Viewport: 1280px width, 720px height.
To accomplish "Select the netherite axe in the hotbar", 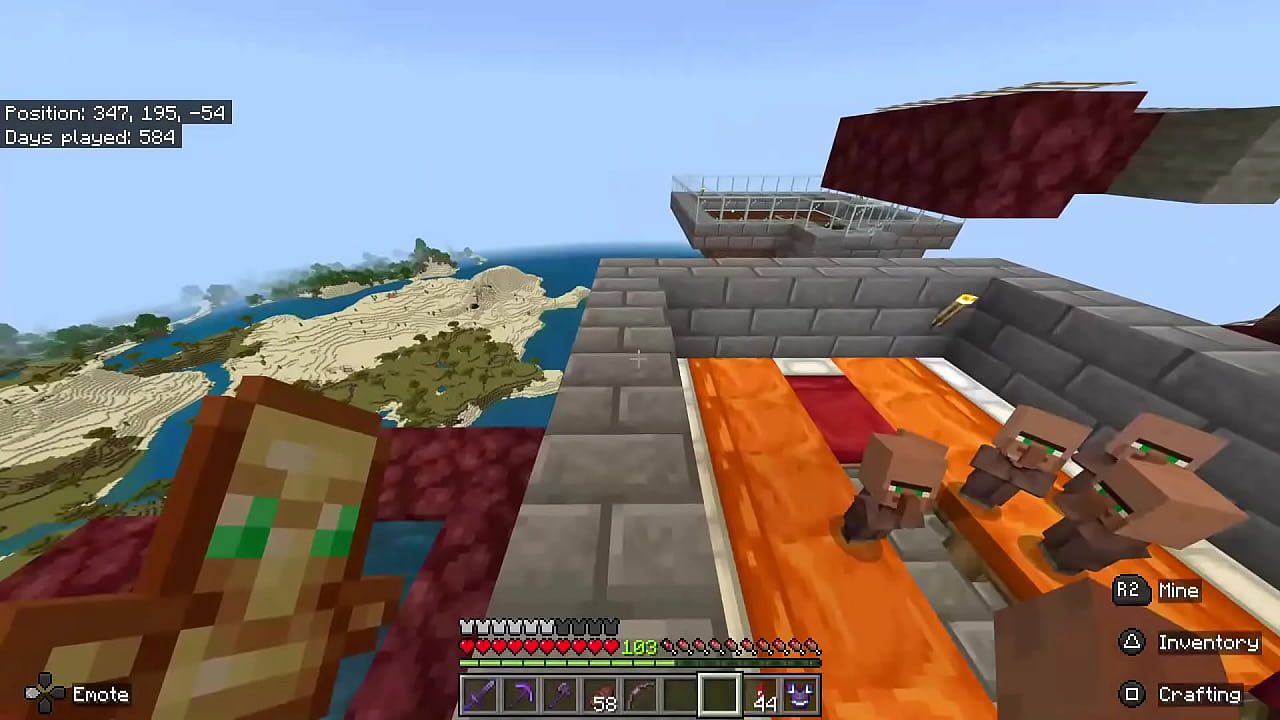I will (558, 695).
